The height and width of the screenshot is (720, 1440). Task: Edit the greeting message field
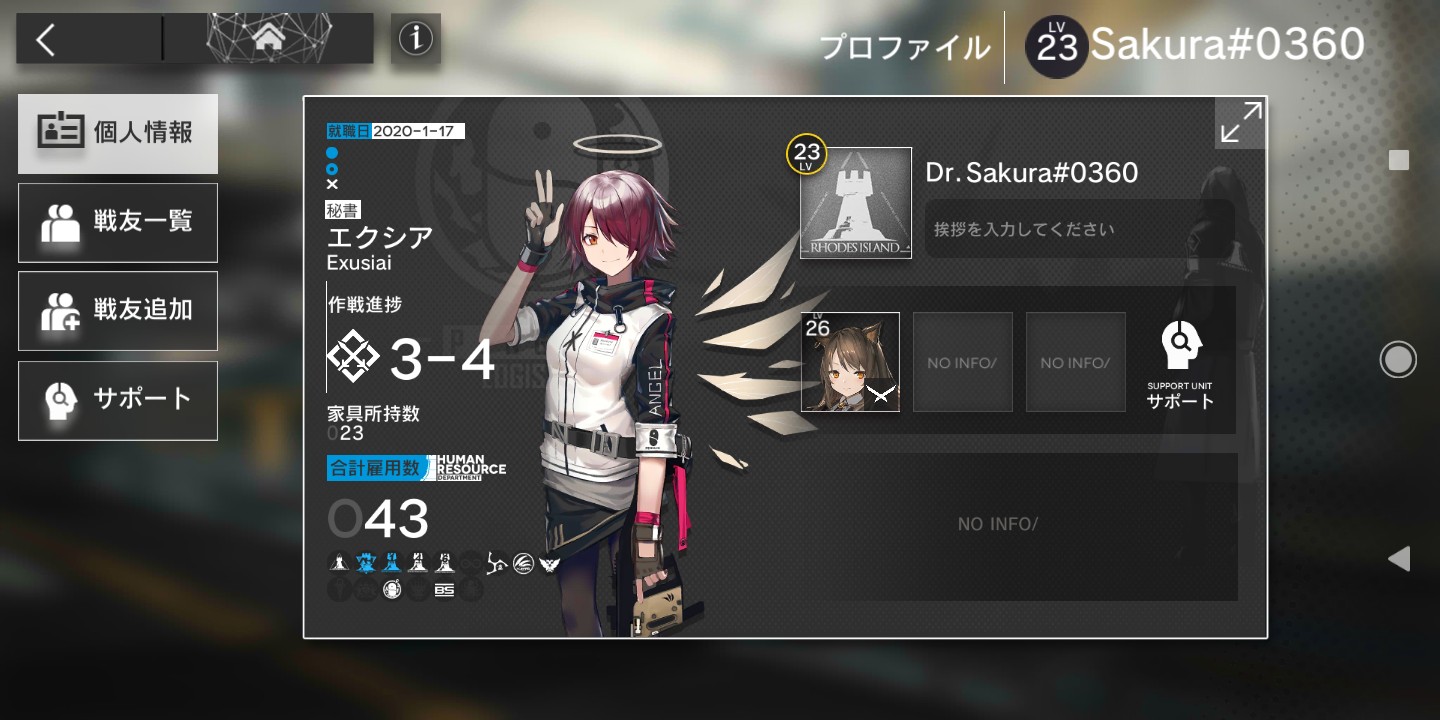pos(1078,229)
